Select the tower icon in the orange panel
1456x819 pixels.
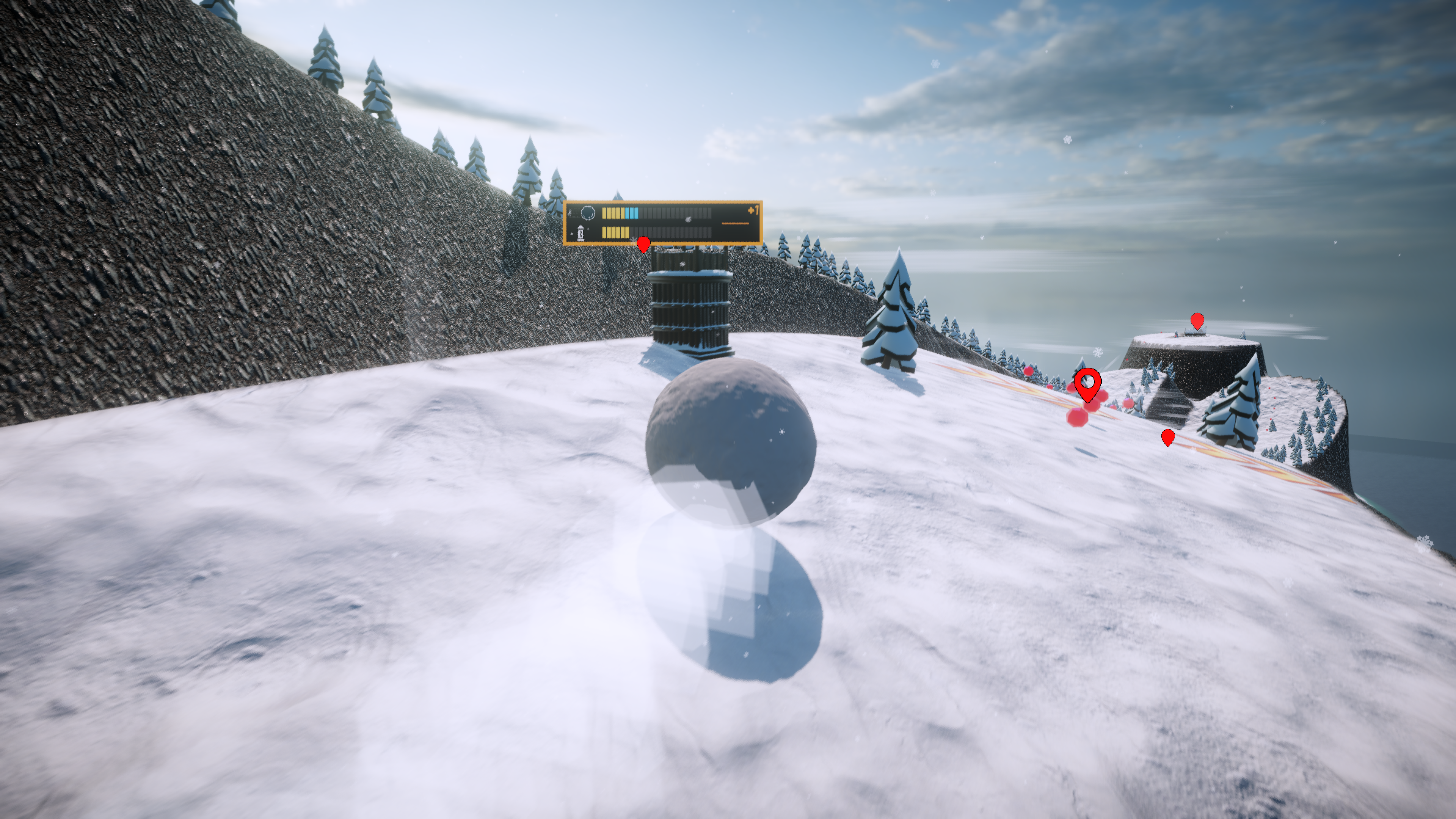click(x=581, y=233)
